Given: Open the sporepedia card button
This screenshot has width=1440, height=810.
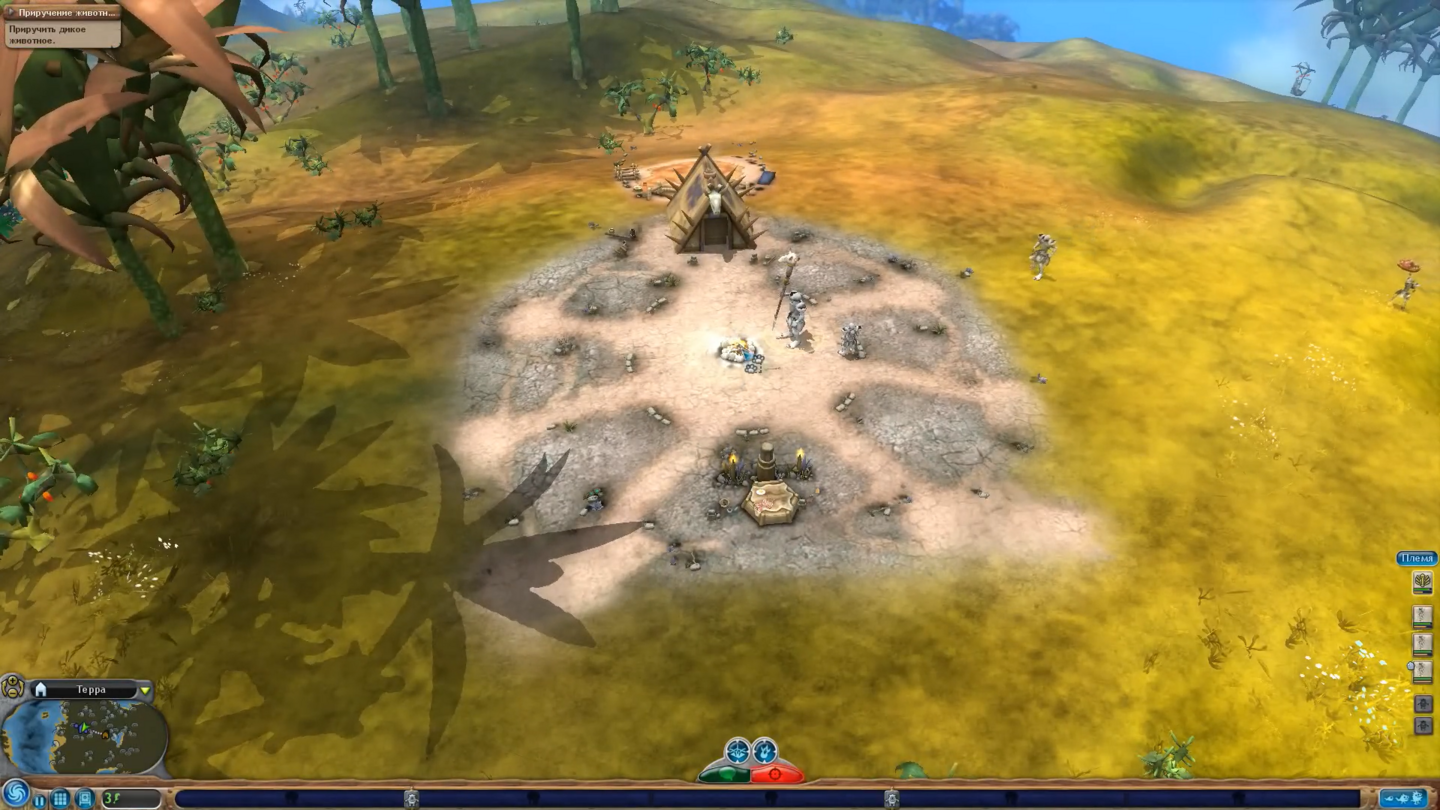Looking at the screenshot, I should tap(84, 799).
